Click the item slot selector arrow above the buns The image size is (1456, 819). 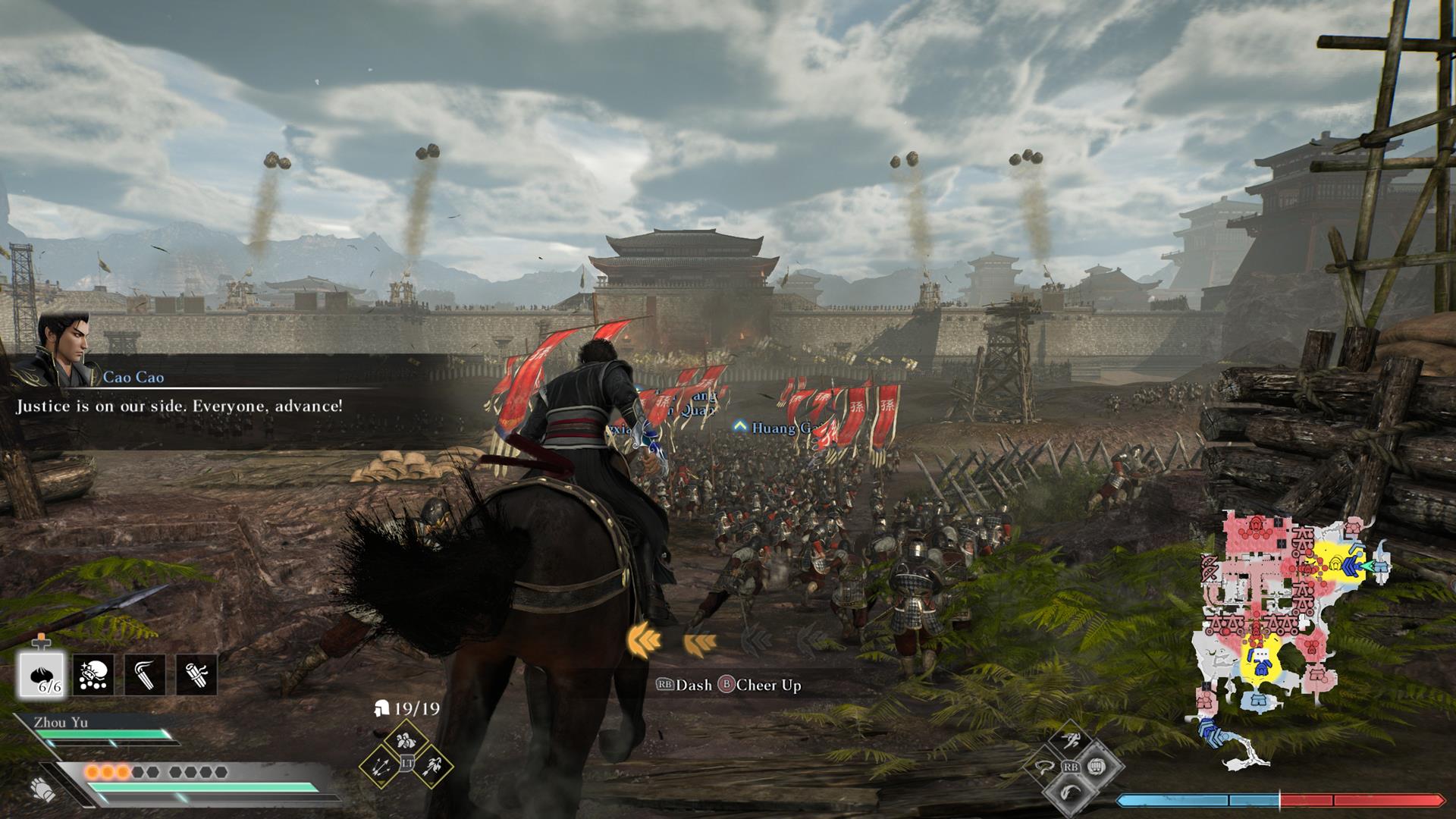[x=41, y=642]
